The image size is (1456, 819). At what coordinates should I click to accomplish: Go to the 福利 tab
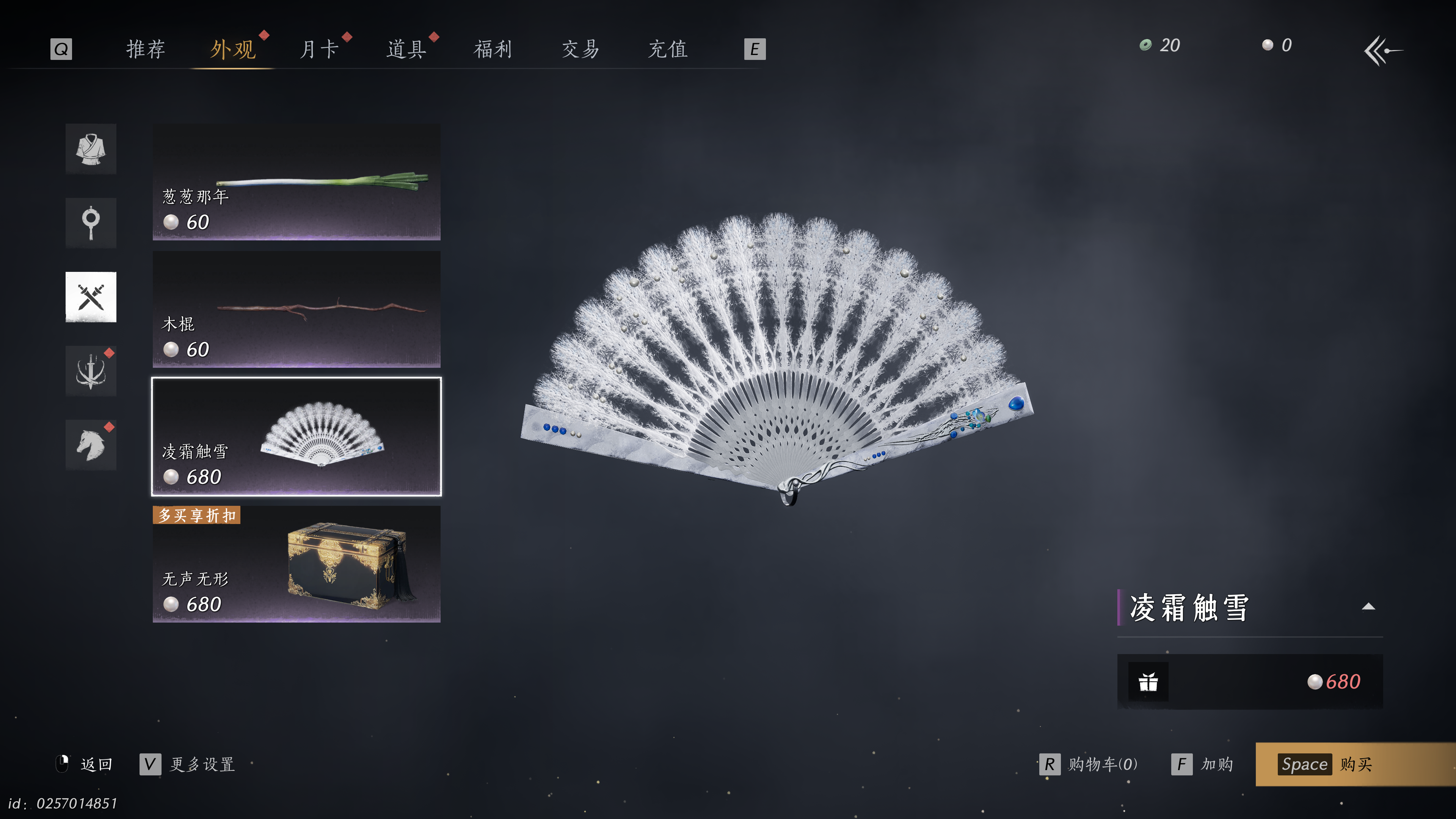493,49
